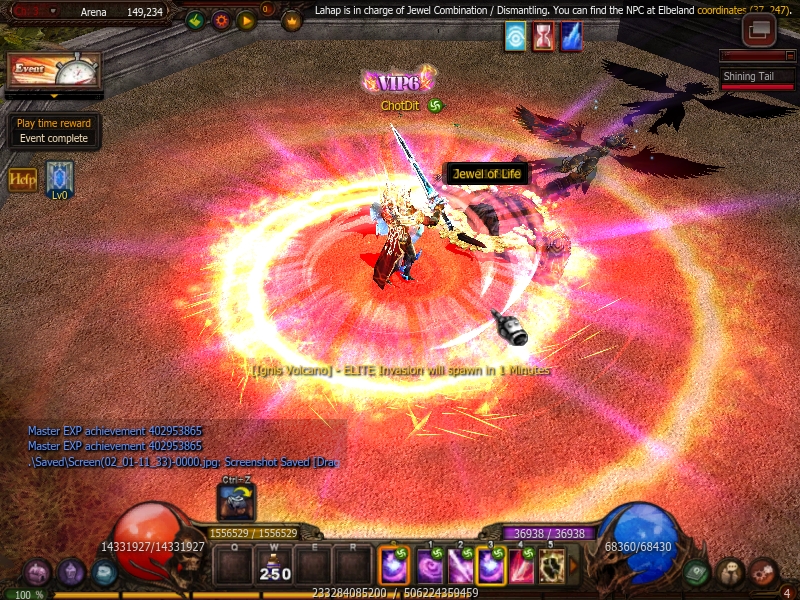800x600 pixels.
Task: Use the red slash skill in slot 4
Action: [x=521, y=567]
